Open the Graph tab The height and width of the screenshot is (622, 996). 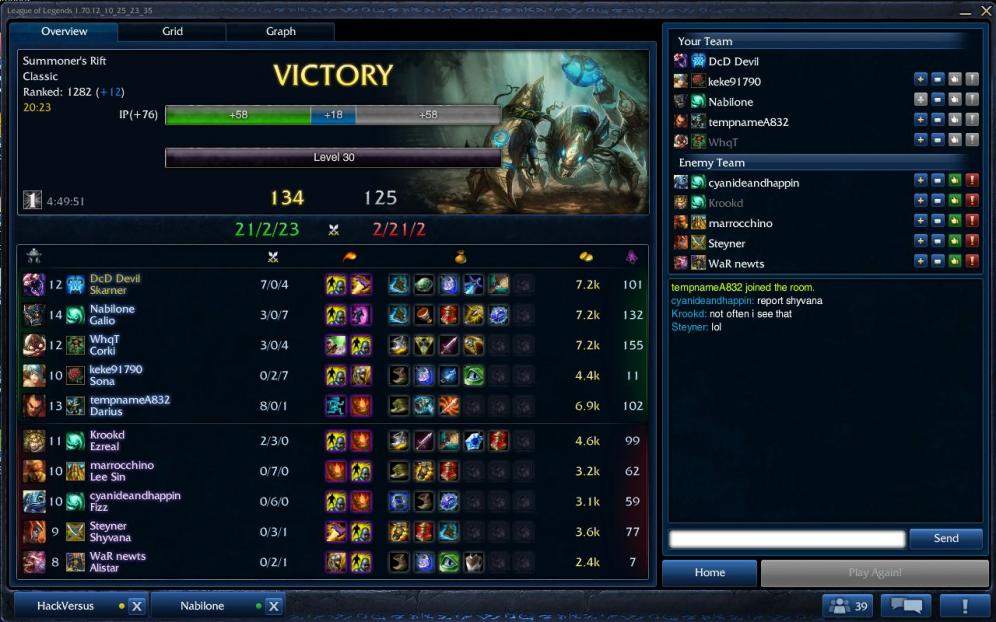tap(280, 31)
